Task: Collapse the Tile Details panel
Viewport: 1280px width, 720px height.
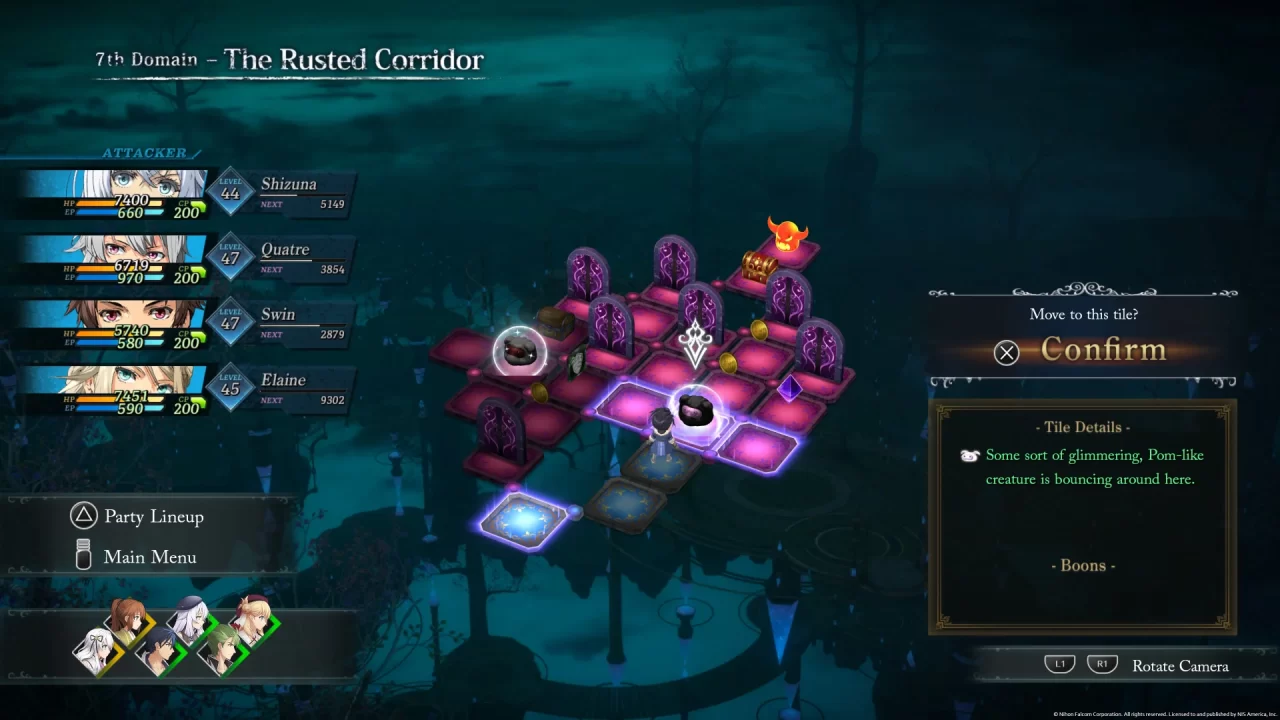Action: [1083, 427]
